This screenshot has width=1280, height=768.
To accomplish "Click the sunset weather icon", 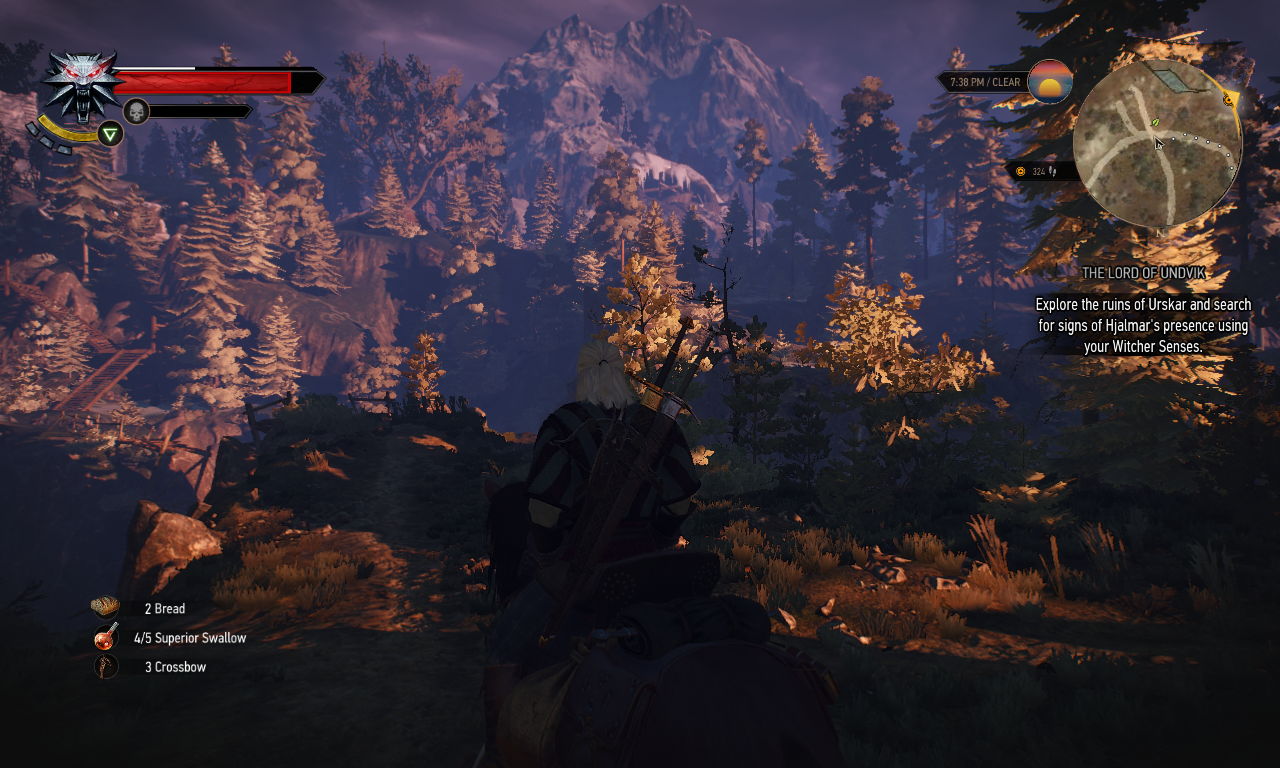I will click(1050, 82).
